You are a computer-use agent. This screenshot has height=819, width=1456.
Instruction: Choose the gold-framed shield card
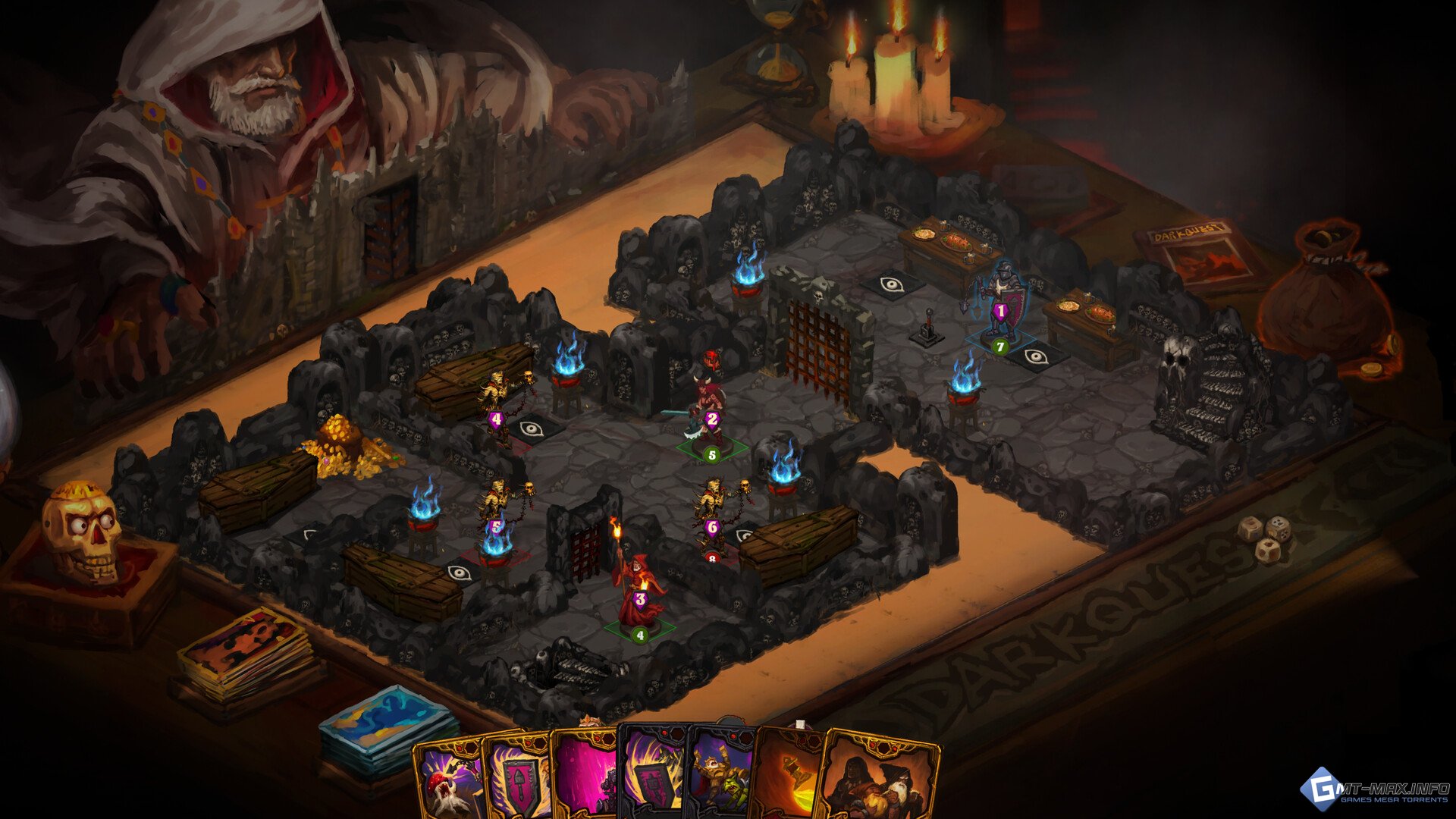[x=518, y=781]
